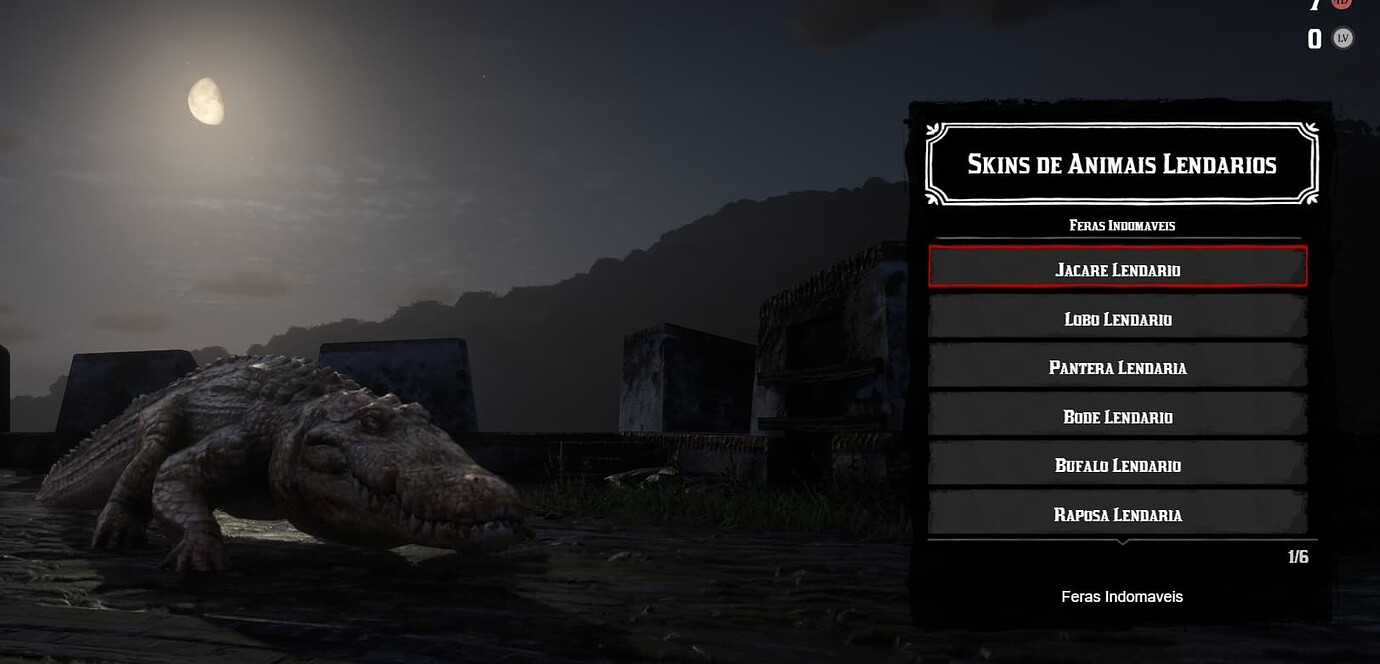Viewport: 1380px width, 664px height.
Task: Choose the Bufalo Lendario skin
Action: coord(1117,465)
